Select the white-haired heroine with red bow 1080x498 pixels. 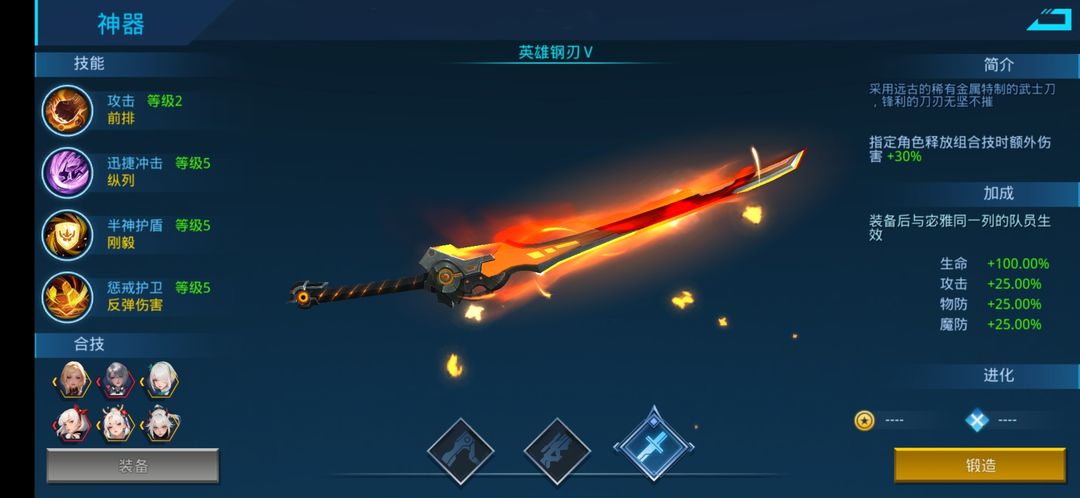(74, 426)
